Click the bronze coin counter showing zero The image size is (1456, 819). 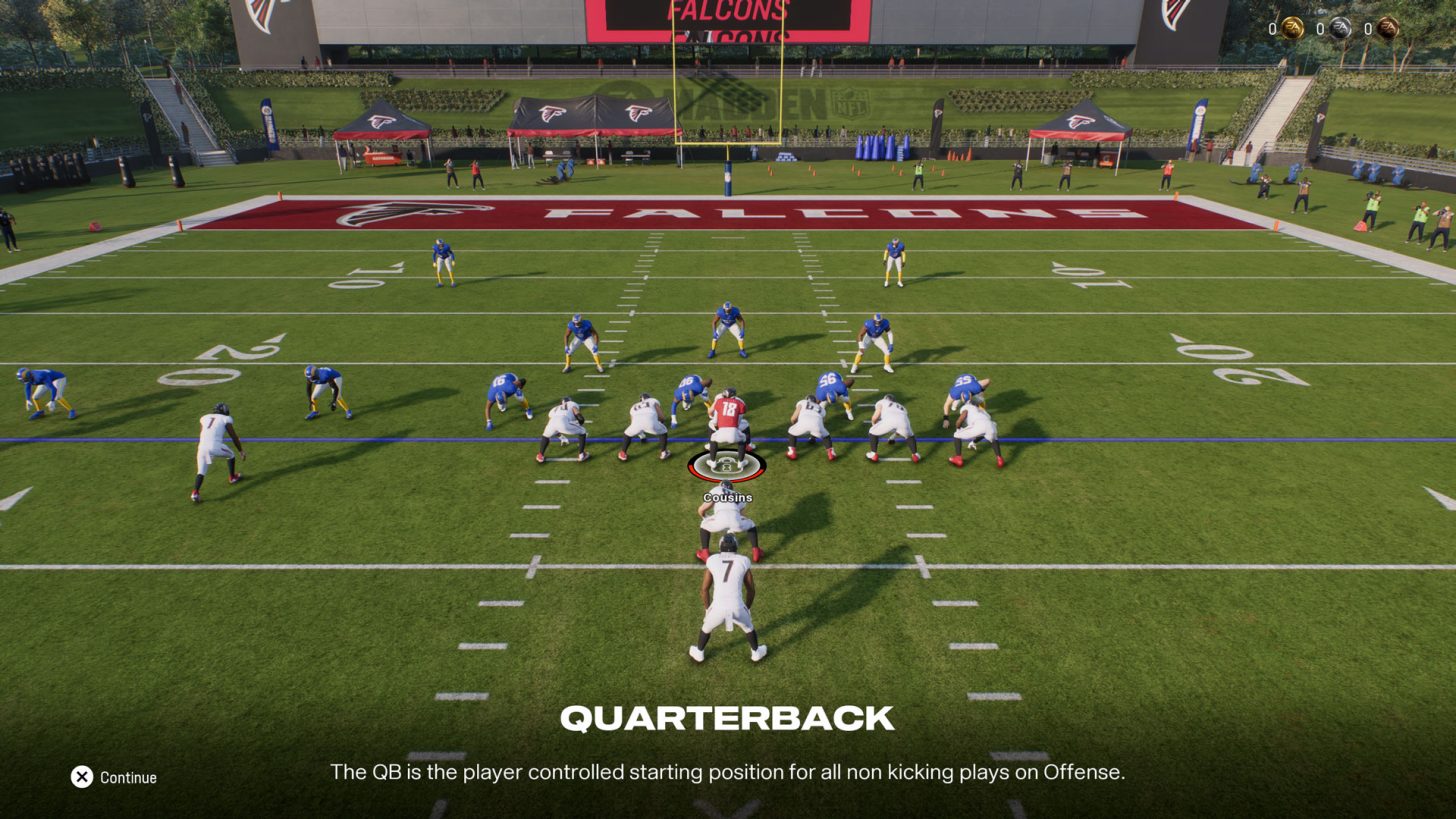click(x=1369, y=29)
